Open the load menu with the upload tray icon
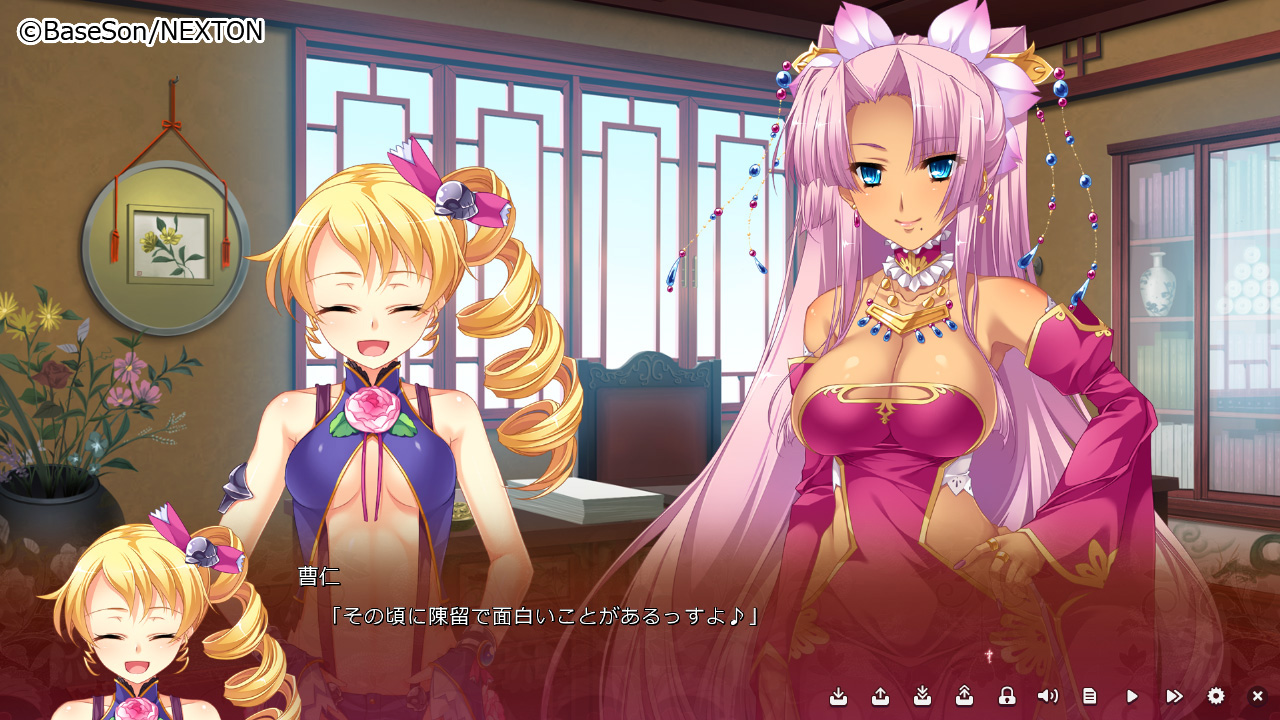The image size is (1280, 720). 881,696
